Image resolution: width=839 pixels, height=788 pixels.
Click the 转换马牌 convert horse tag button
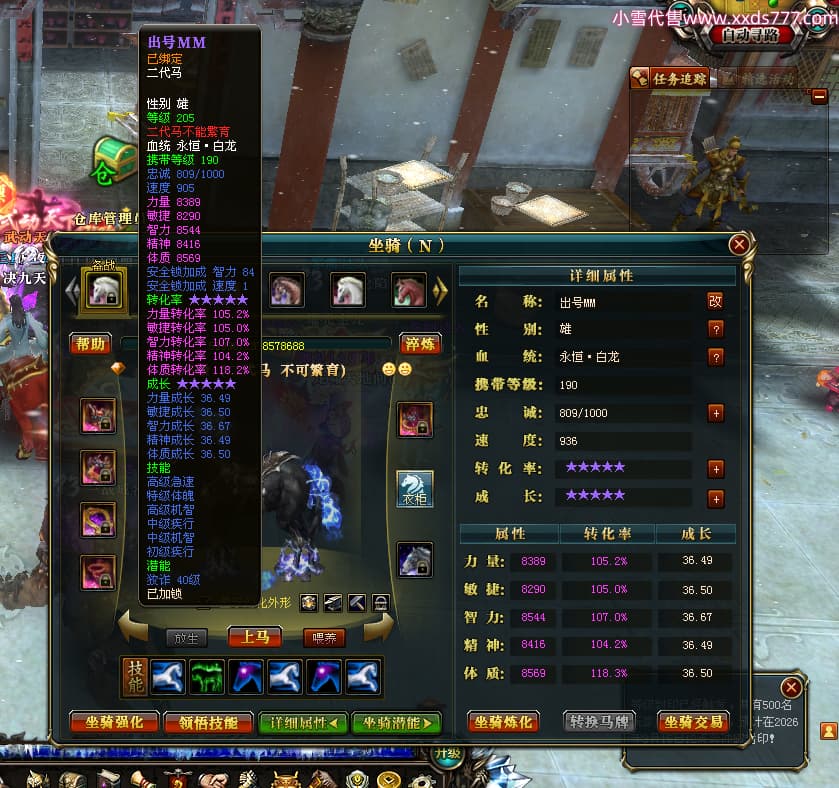598,722
